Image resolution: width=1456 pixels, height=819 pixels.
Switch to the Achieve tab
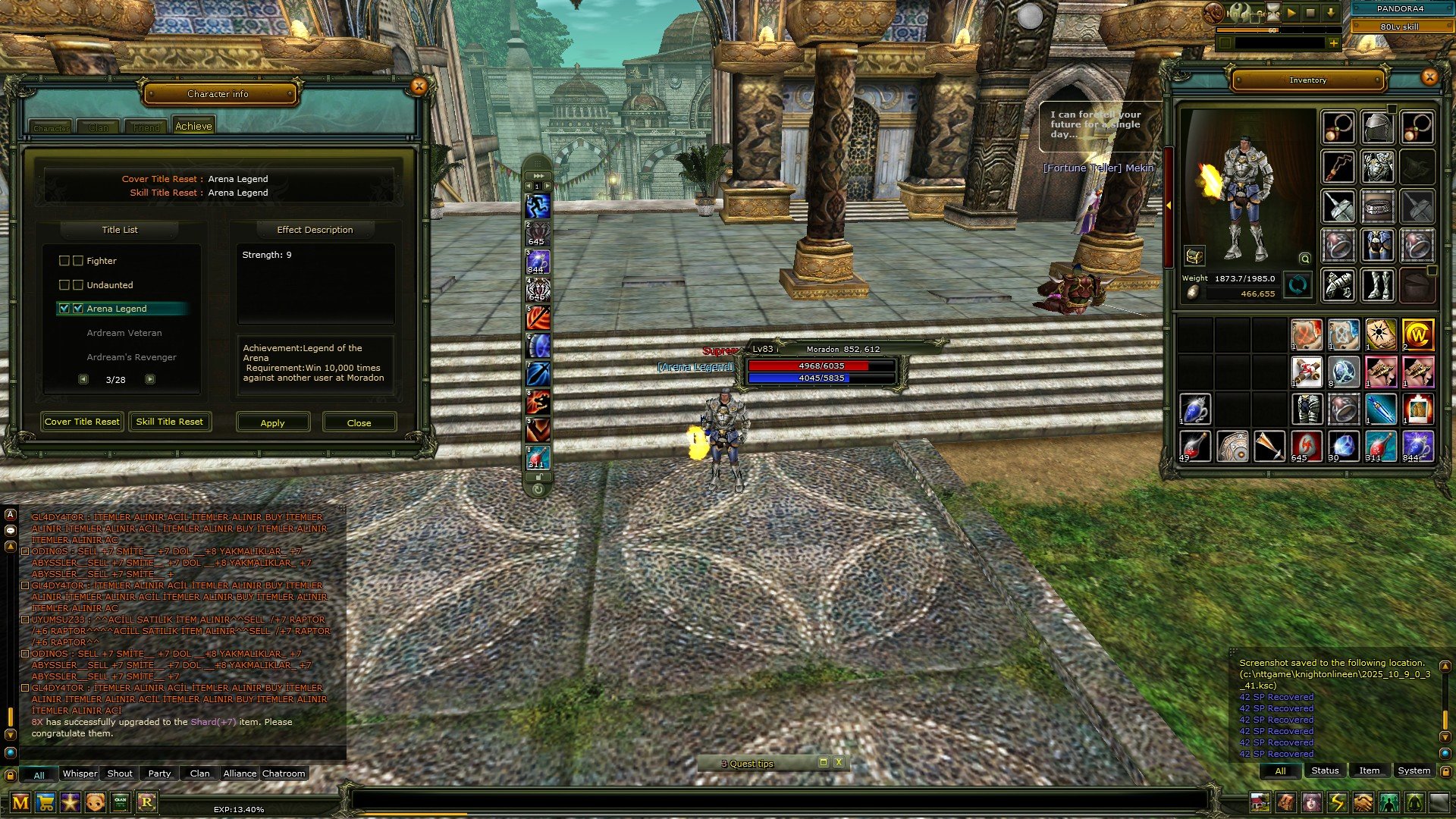pos(193,127)
